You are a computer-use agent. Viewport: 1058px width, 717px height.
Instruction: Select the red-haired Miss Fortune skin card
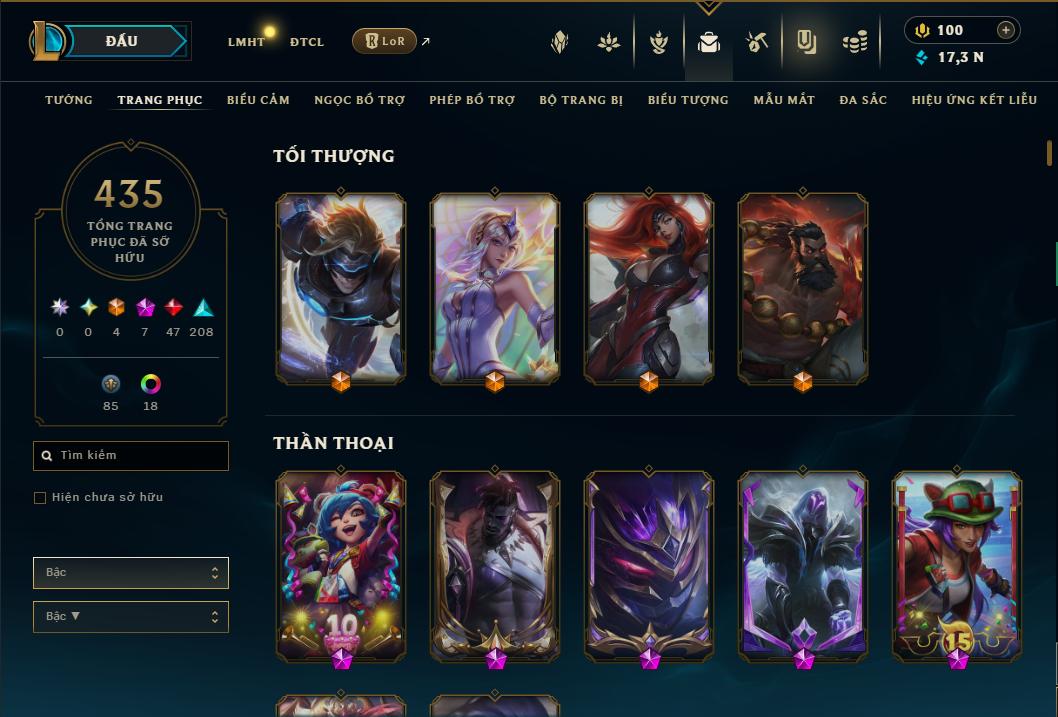click(649, 288)
